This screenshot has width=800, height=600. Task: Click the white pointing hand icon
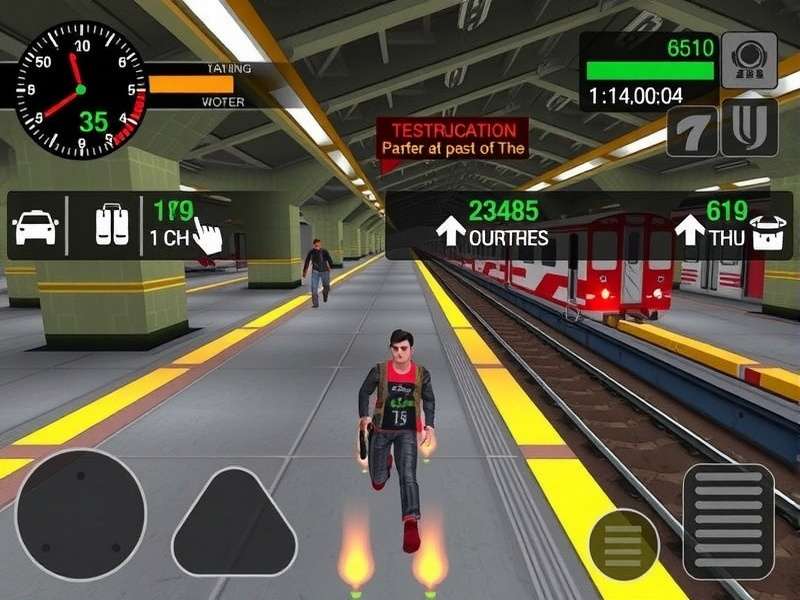(x=206, y=237)
